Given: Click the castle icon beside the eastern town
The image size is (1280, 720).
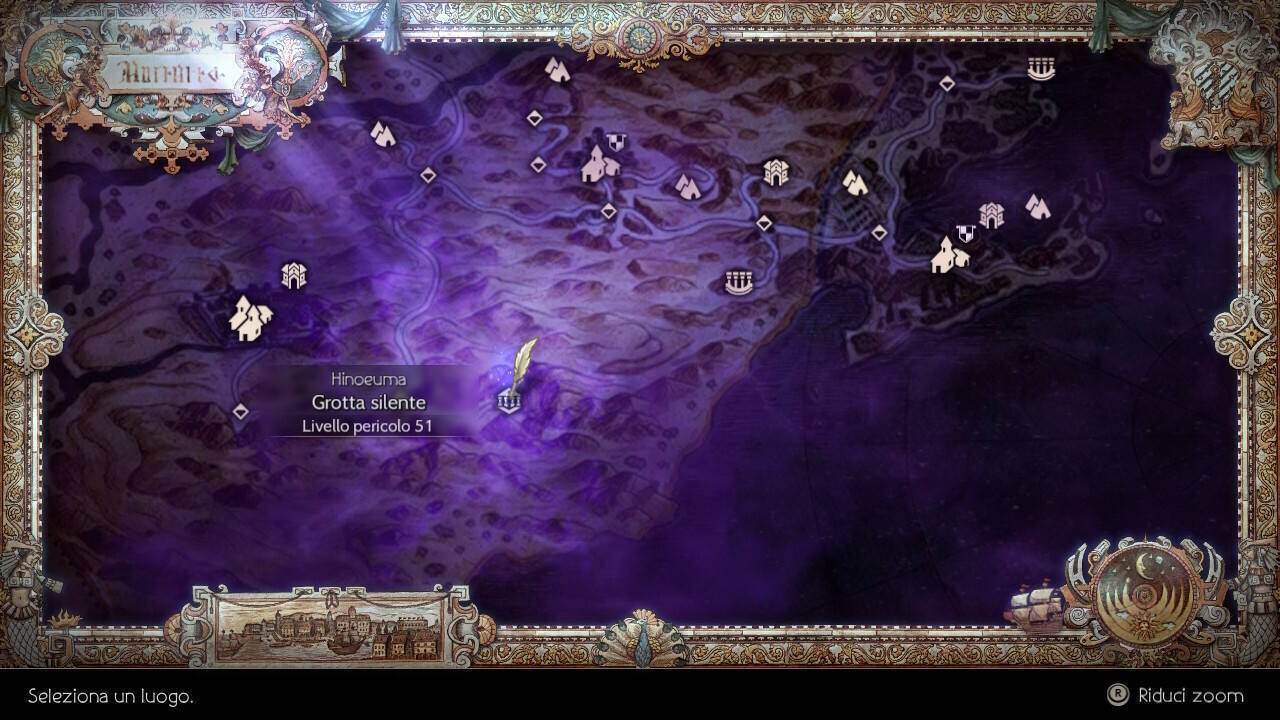Looking at the screenshot, I should coord(990,214).
